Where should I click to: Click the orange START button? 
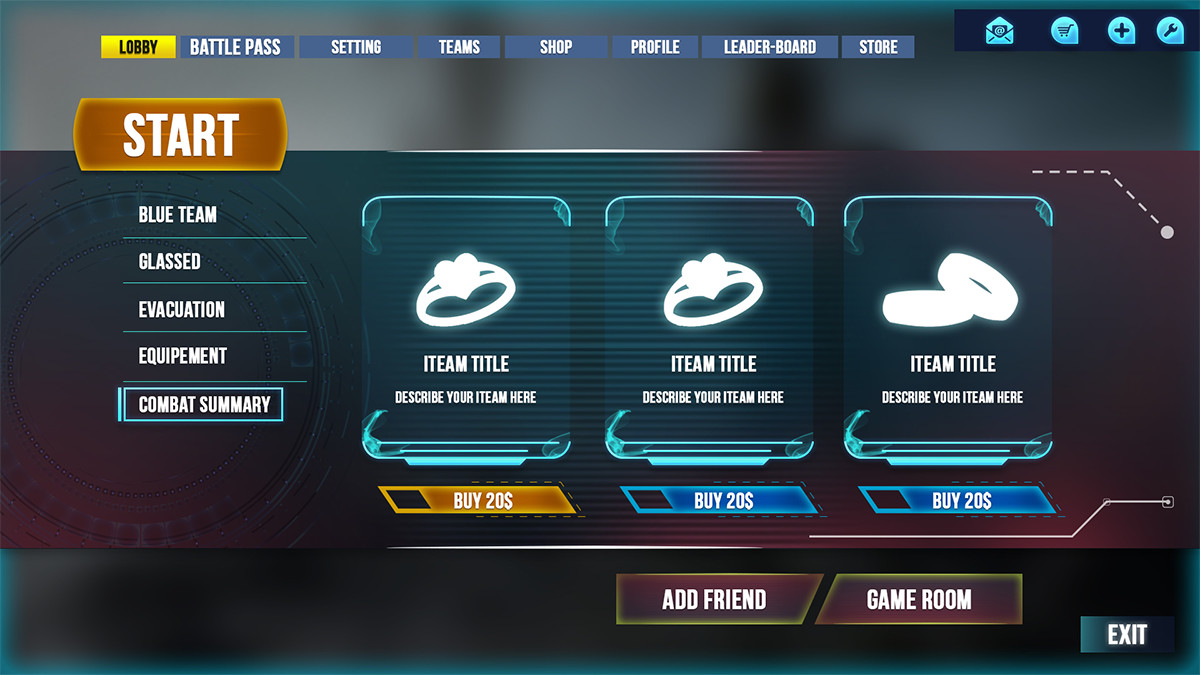[180, 135]
